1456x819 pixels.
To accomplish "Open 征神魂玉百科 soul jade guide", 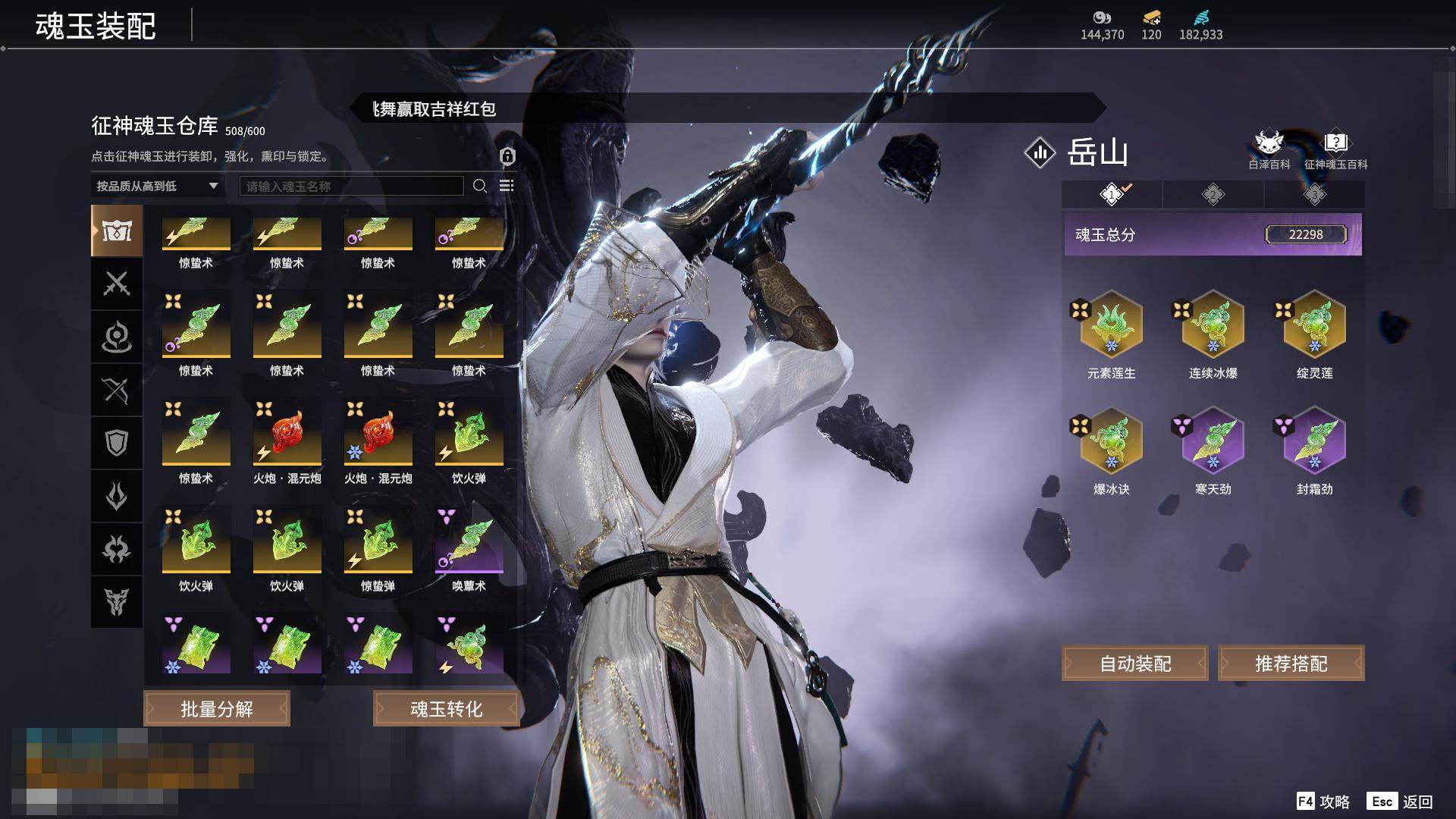I will tap(1335, 149).
